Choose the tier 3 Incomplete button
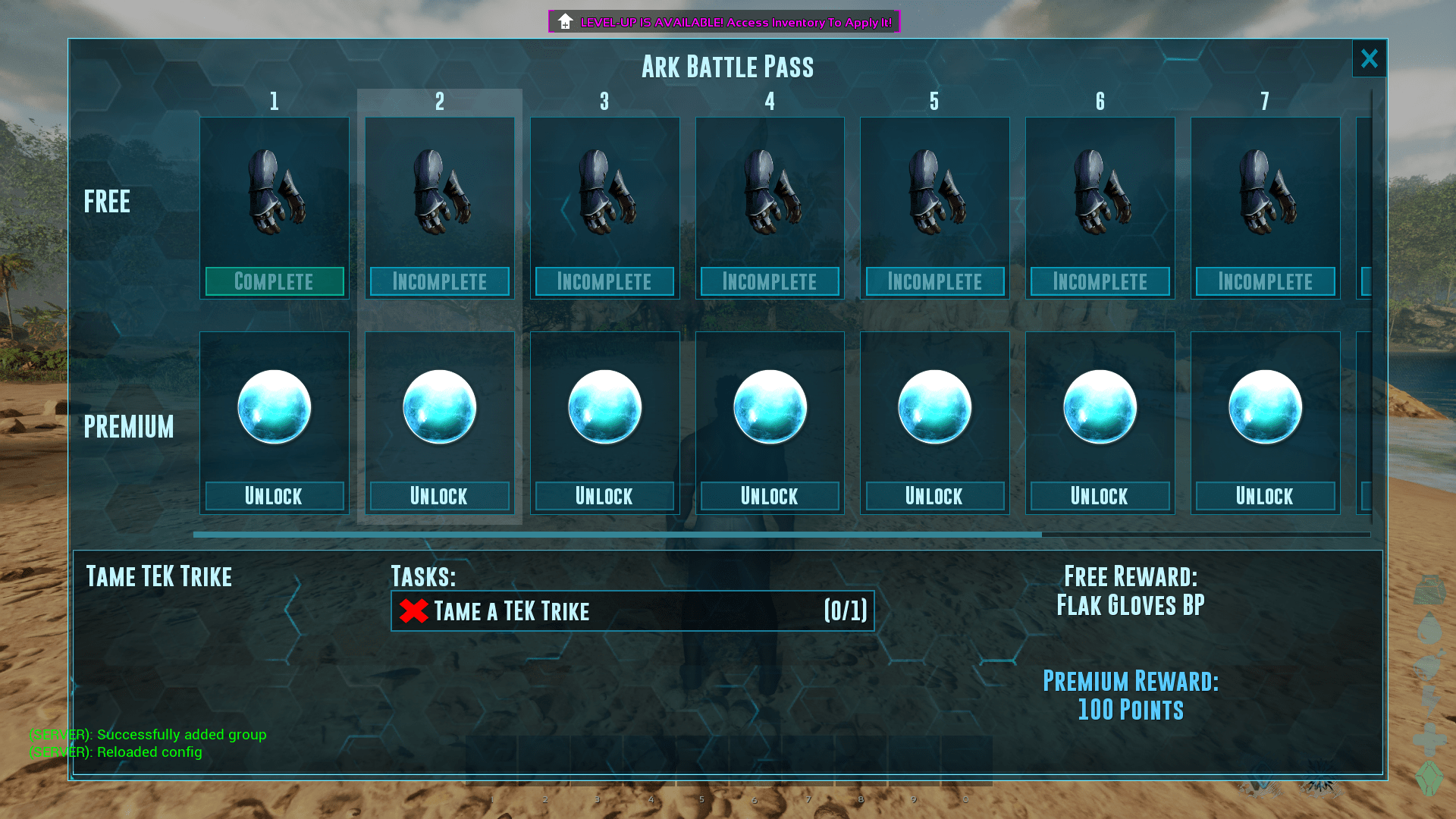The width and height of the screenshot is (1456, 819). (x=604, y=281)
